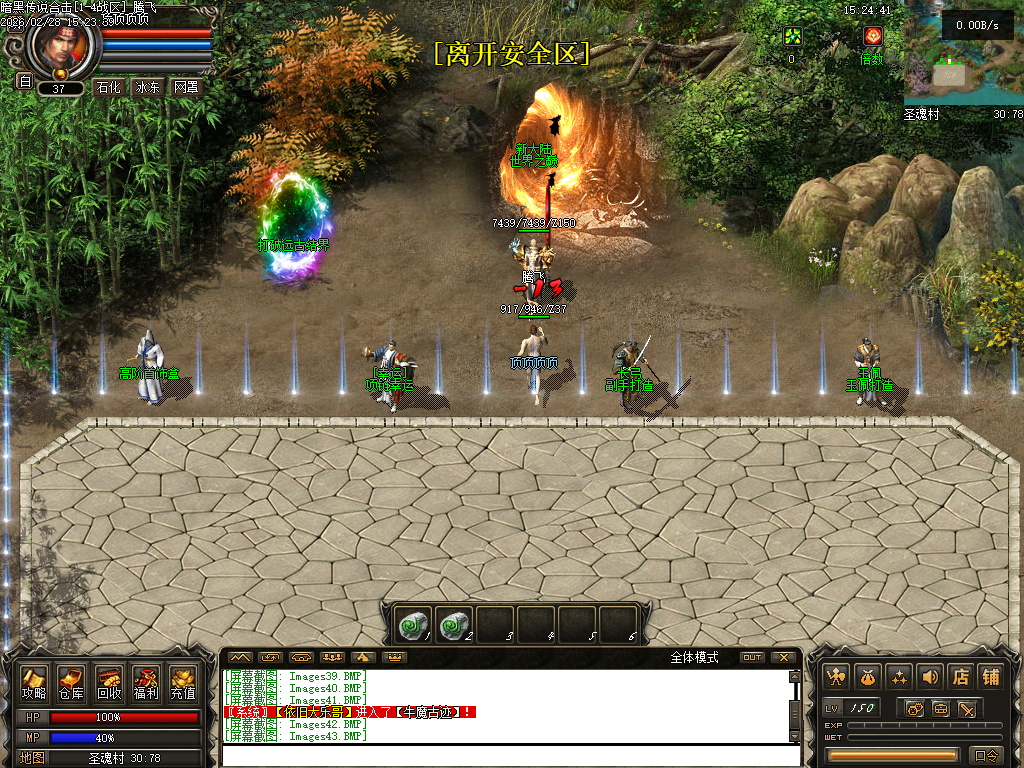Select the crown chat channel tab
The height and width of the screenshot is (768, 1024).
click(x=395, y=657)
